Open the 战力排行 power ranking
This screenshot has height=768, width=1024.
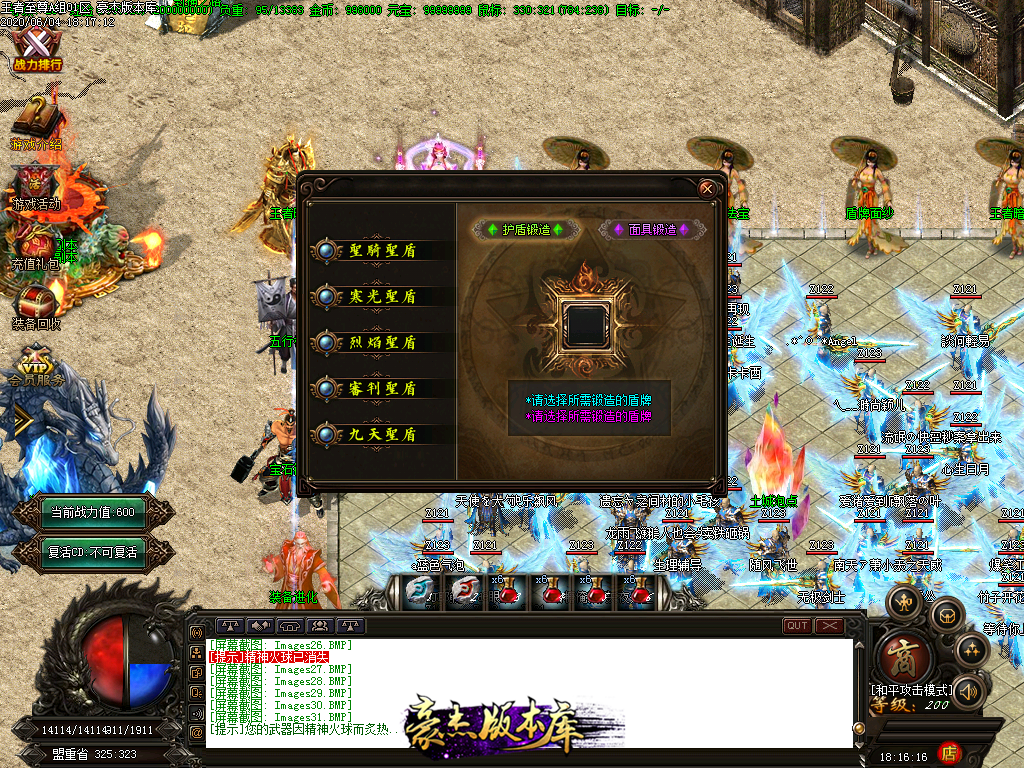37,50
